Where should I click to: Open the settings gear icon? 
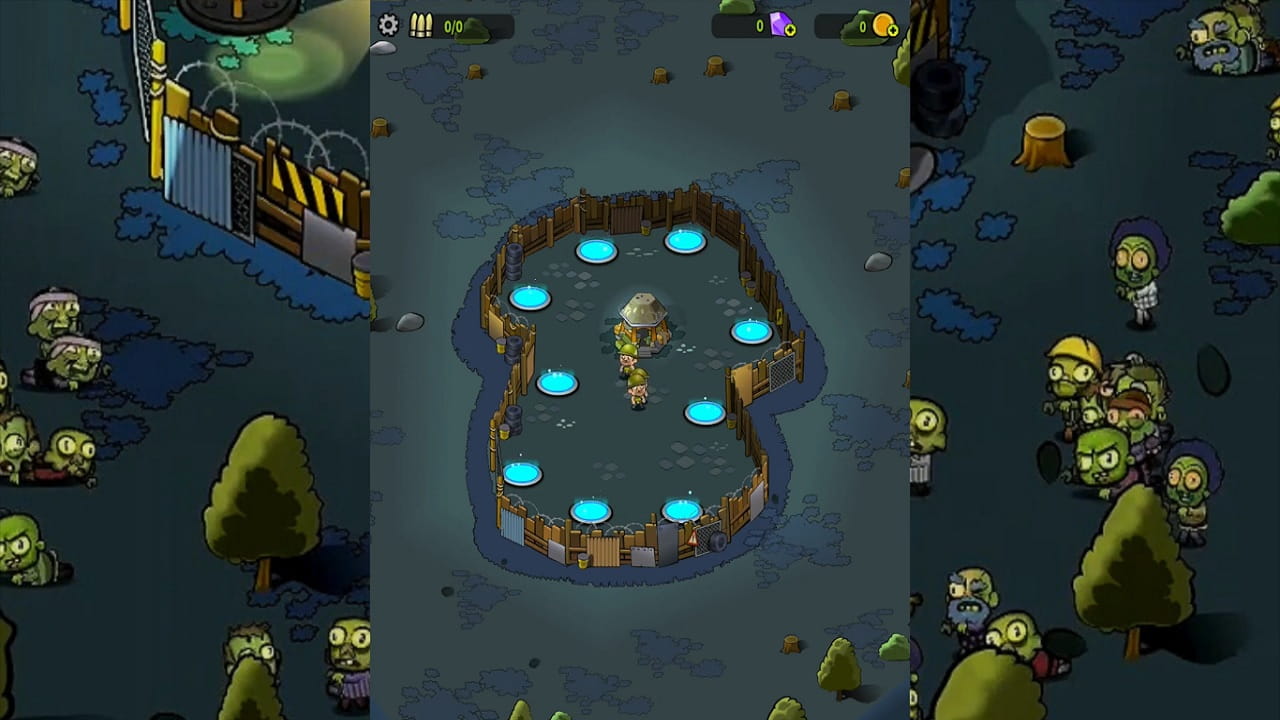click(x=389, y=25)
